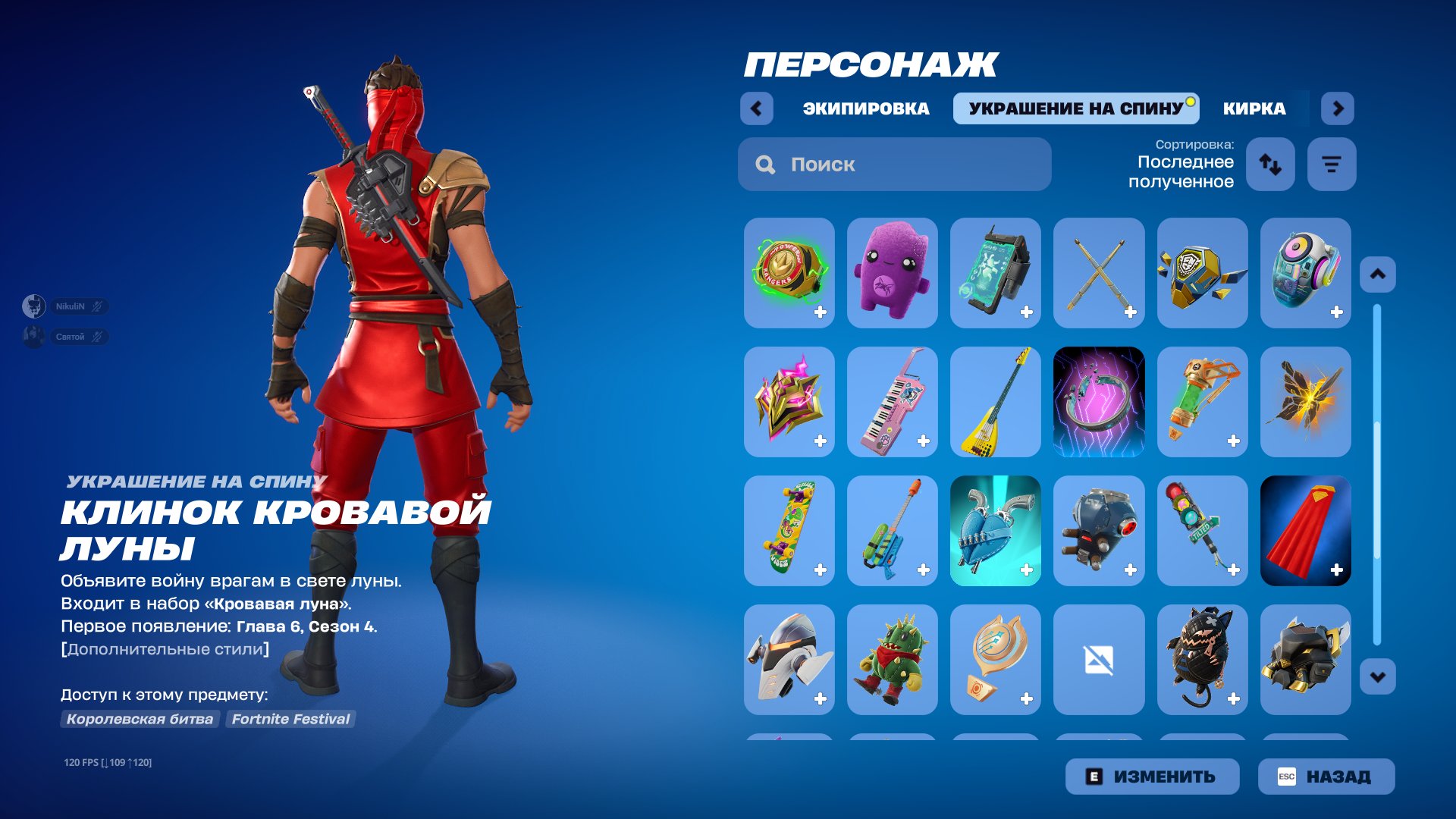Image resolution: width=1456 pixels, height=819 pixels.
Task: Pick the traffic light sign back bling
Action: point(1203,531)
